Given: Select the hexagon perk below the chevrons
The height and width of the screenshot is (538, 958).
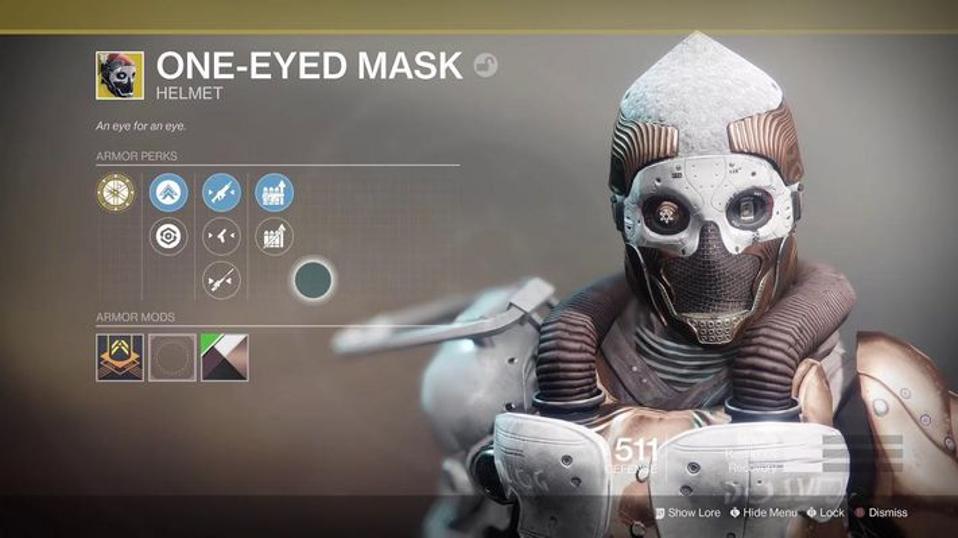Looking at the screenshot, I should tap(168, 237).
